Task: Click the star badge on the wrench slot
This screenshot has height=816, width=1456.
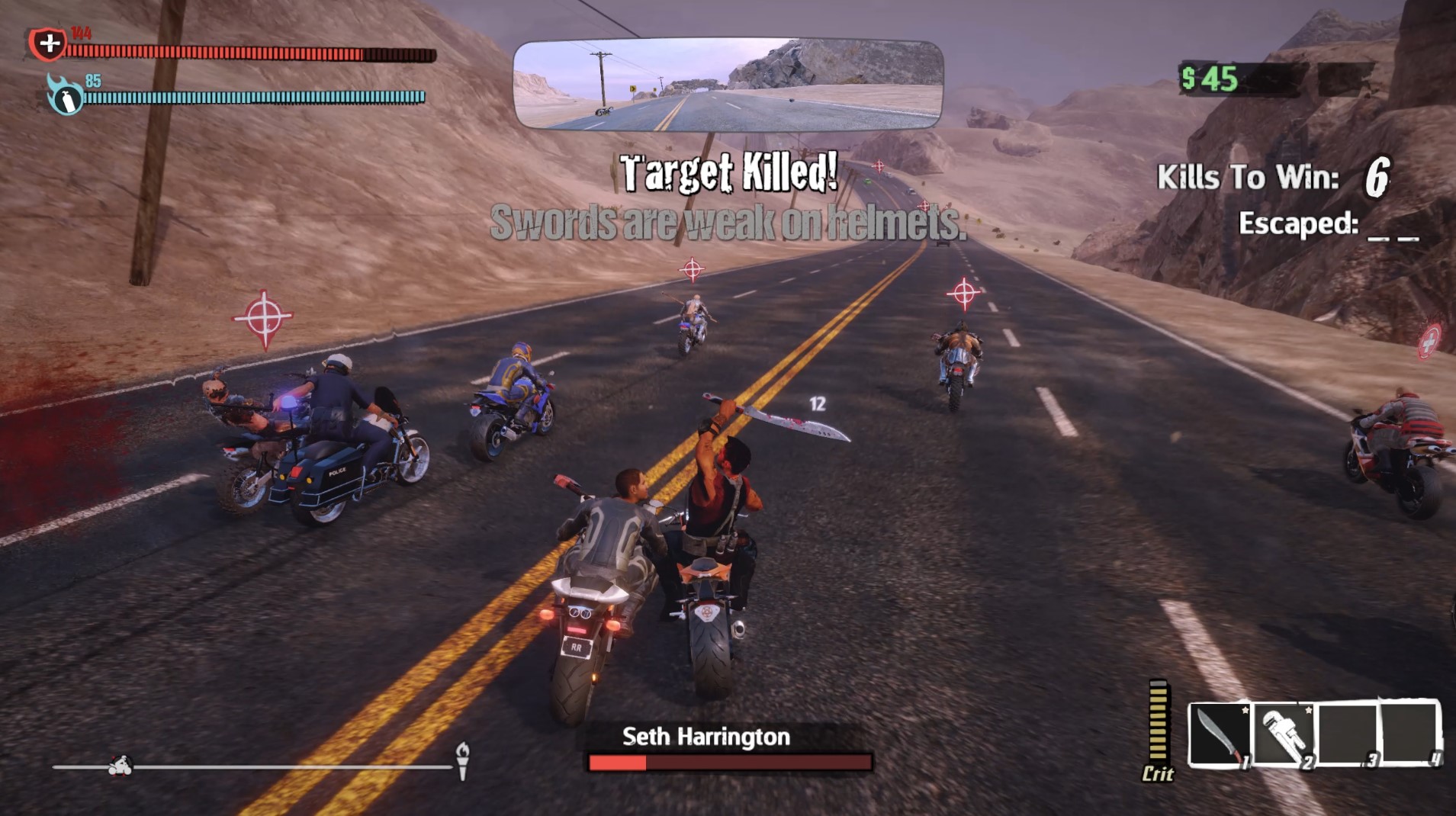Action: [x=1309, y=710]
